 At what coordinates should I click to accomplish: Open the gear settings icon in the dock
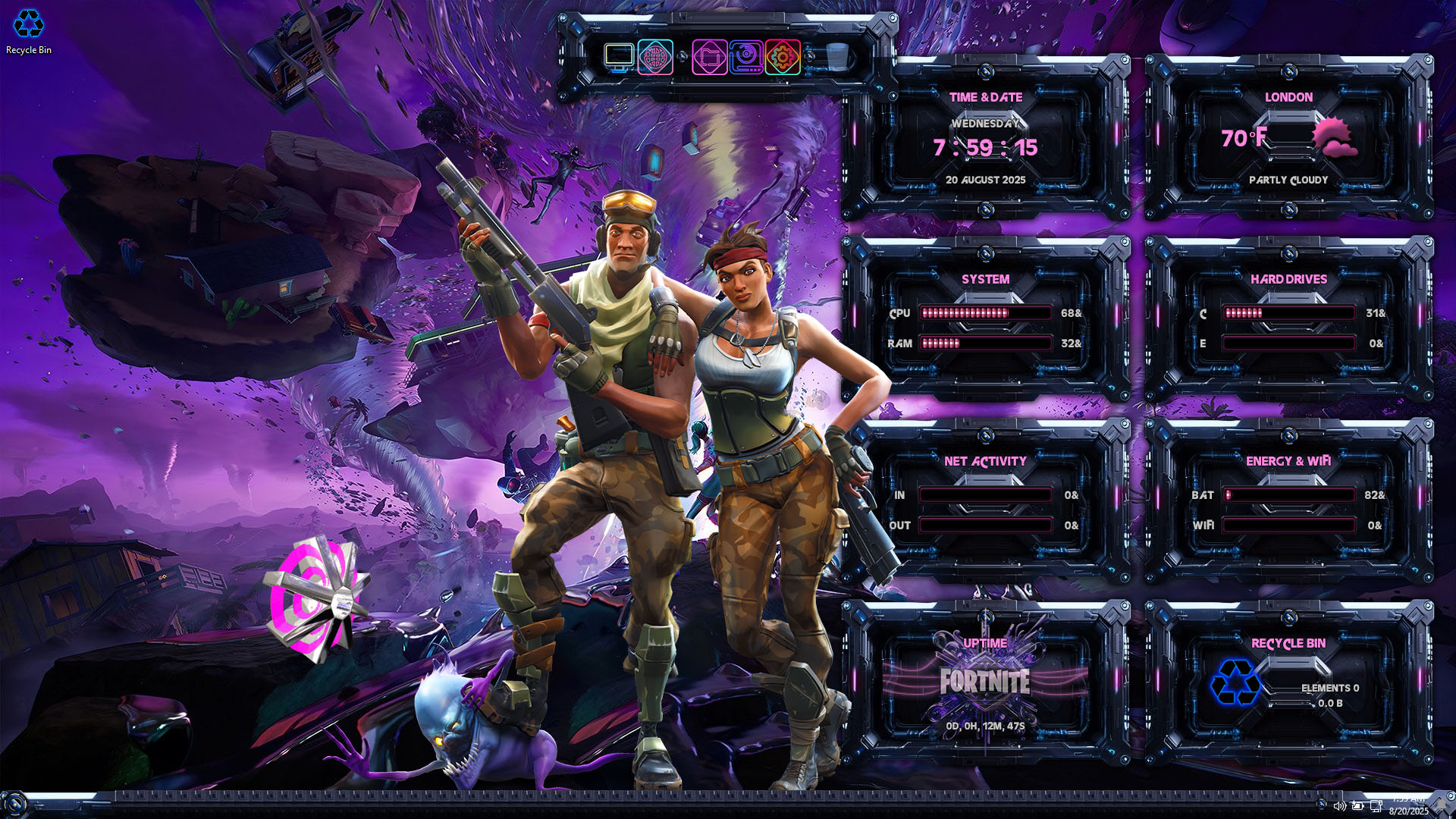783,58
